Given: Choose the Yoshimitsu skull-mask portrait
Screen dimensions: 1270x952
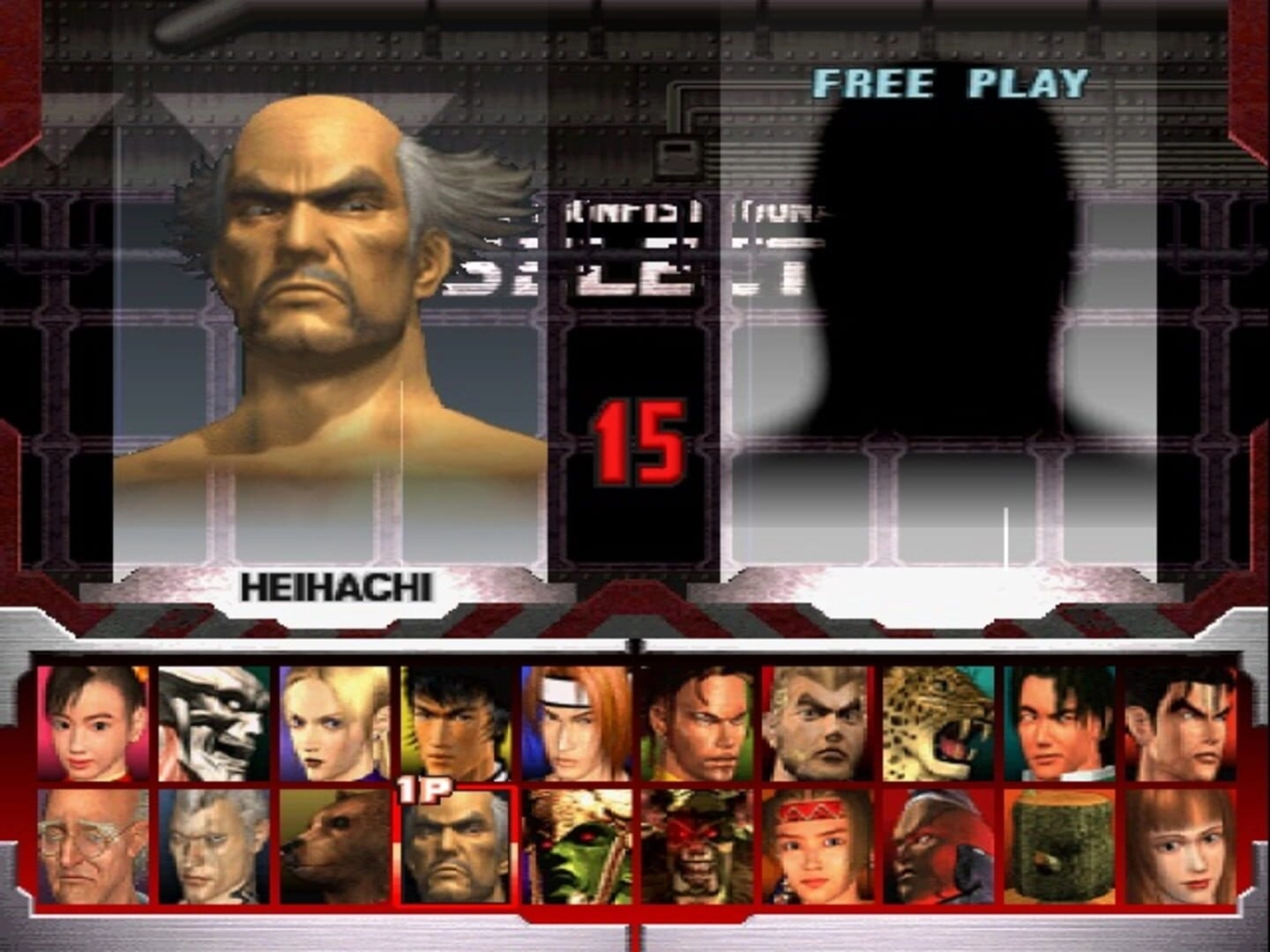Looking at the screenshot, I should (213, 723).
